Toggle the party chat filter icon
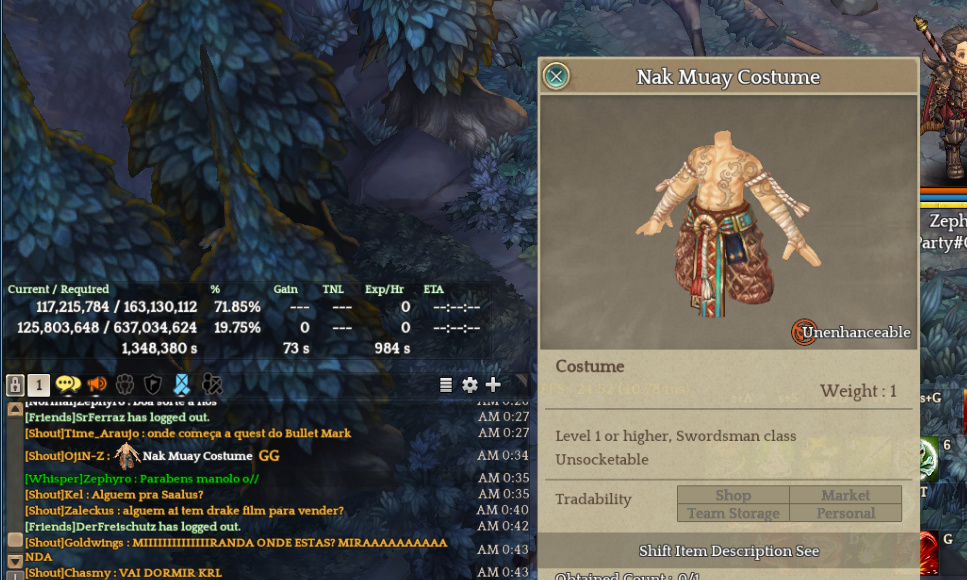 coord(125,385)
